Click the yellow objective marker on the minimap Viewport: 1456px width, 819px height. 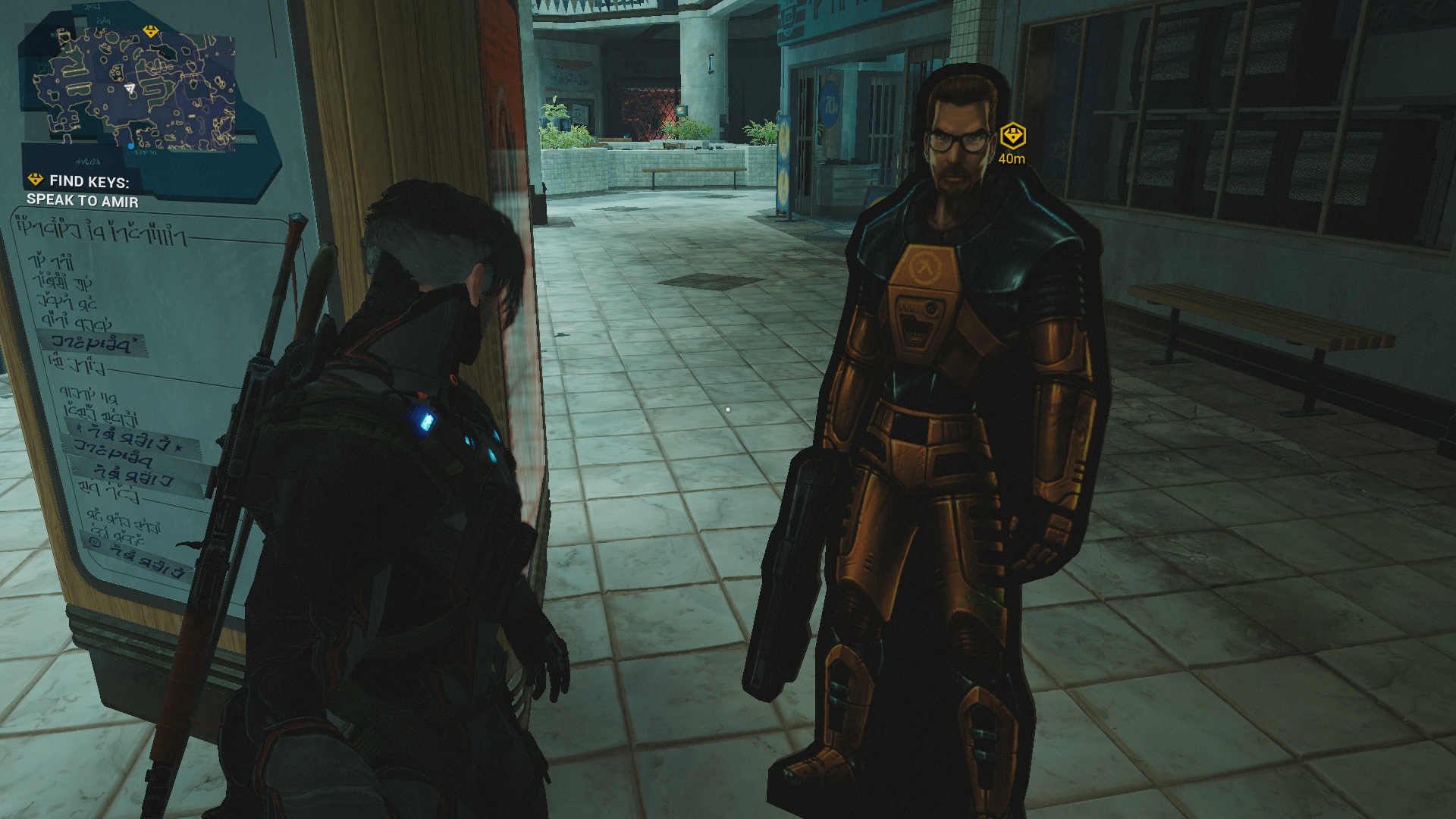click(x=150, y=32)
